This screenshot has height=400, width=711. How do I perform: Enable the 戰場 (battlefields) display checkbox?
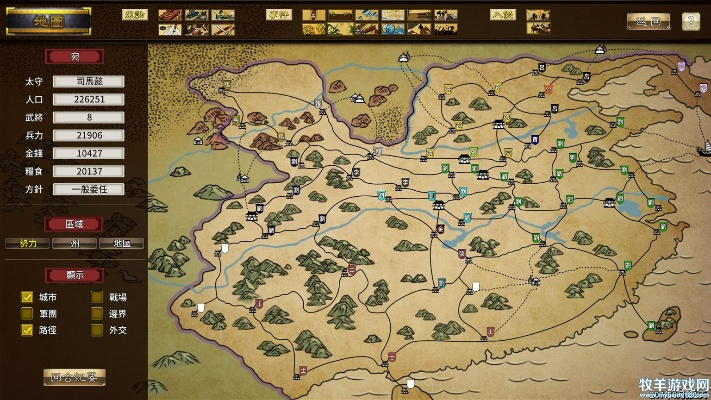(x=98, y=297)
